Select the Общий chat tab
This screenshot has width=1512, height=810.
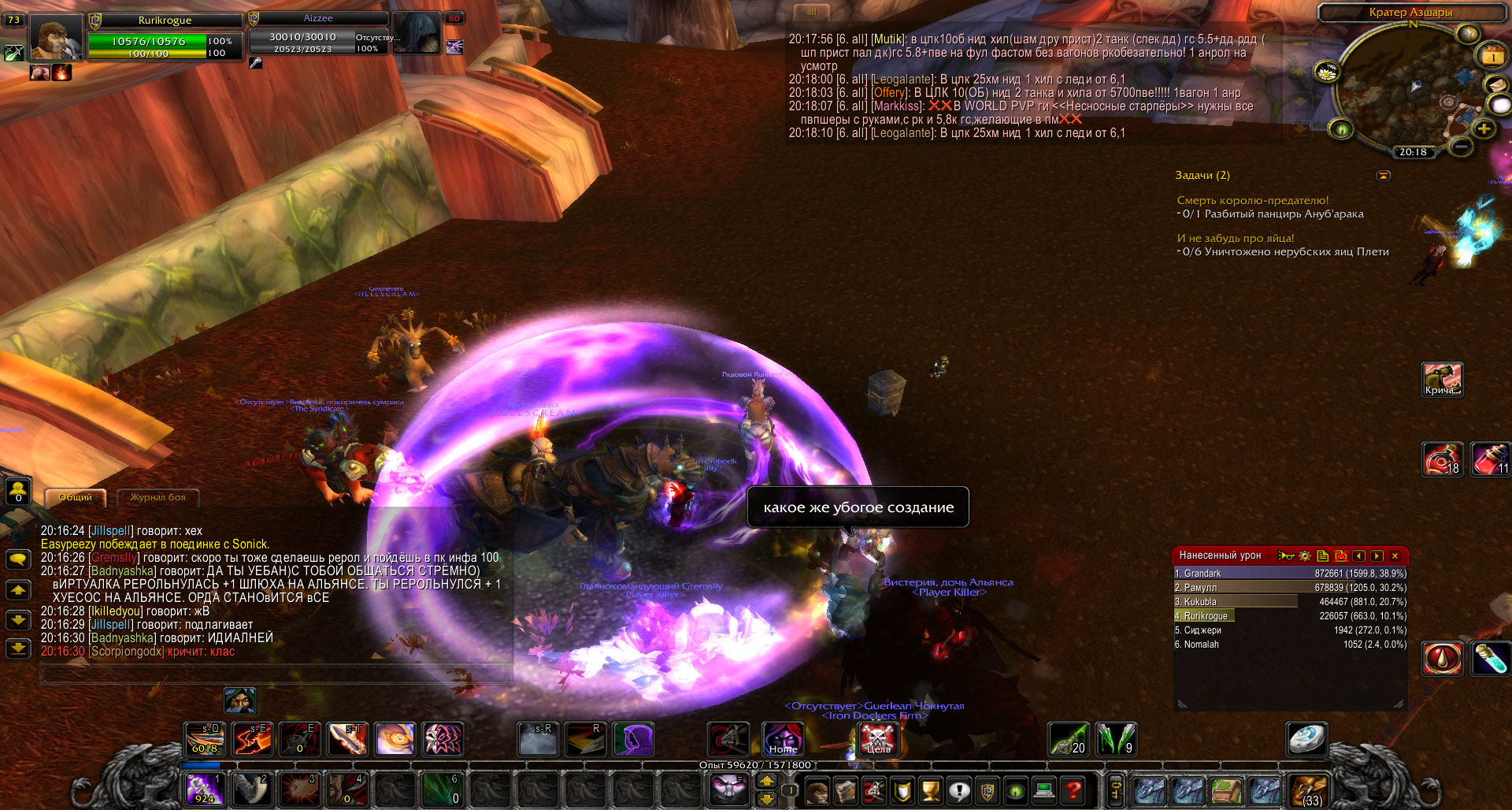[75, 497]
